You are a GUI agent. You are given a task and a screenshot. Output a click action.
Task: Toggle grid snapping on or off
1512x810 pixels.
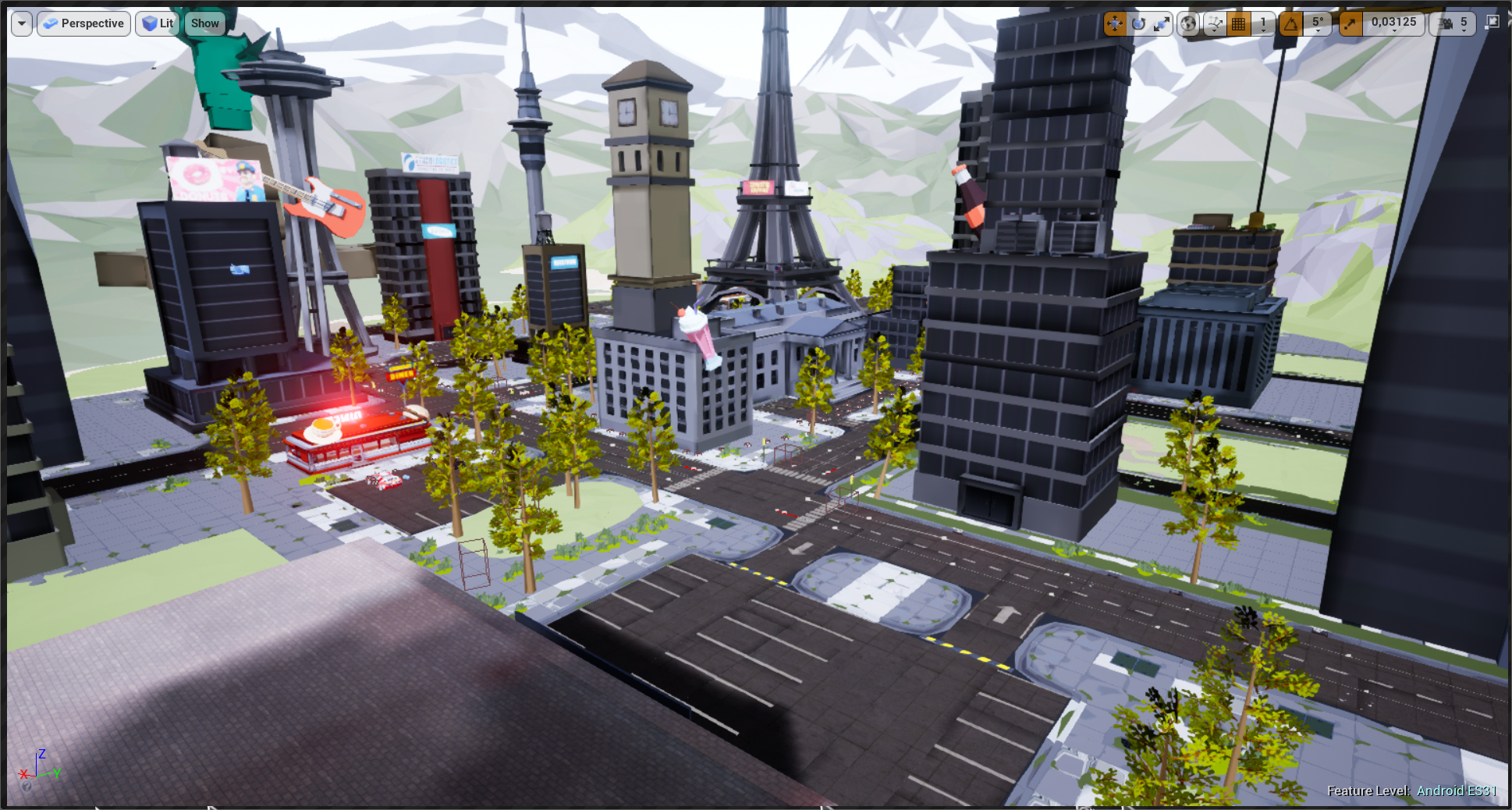click(x=1239, y=22)
